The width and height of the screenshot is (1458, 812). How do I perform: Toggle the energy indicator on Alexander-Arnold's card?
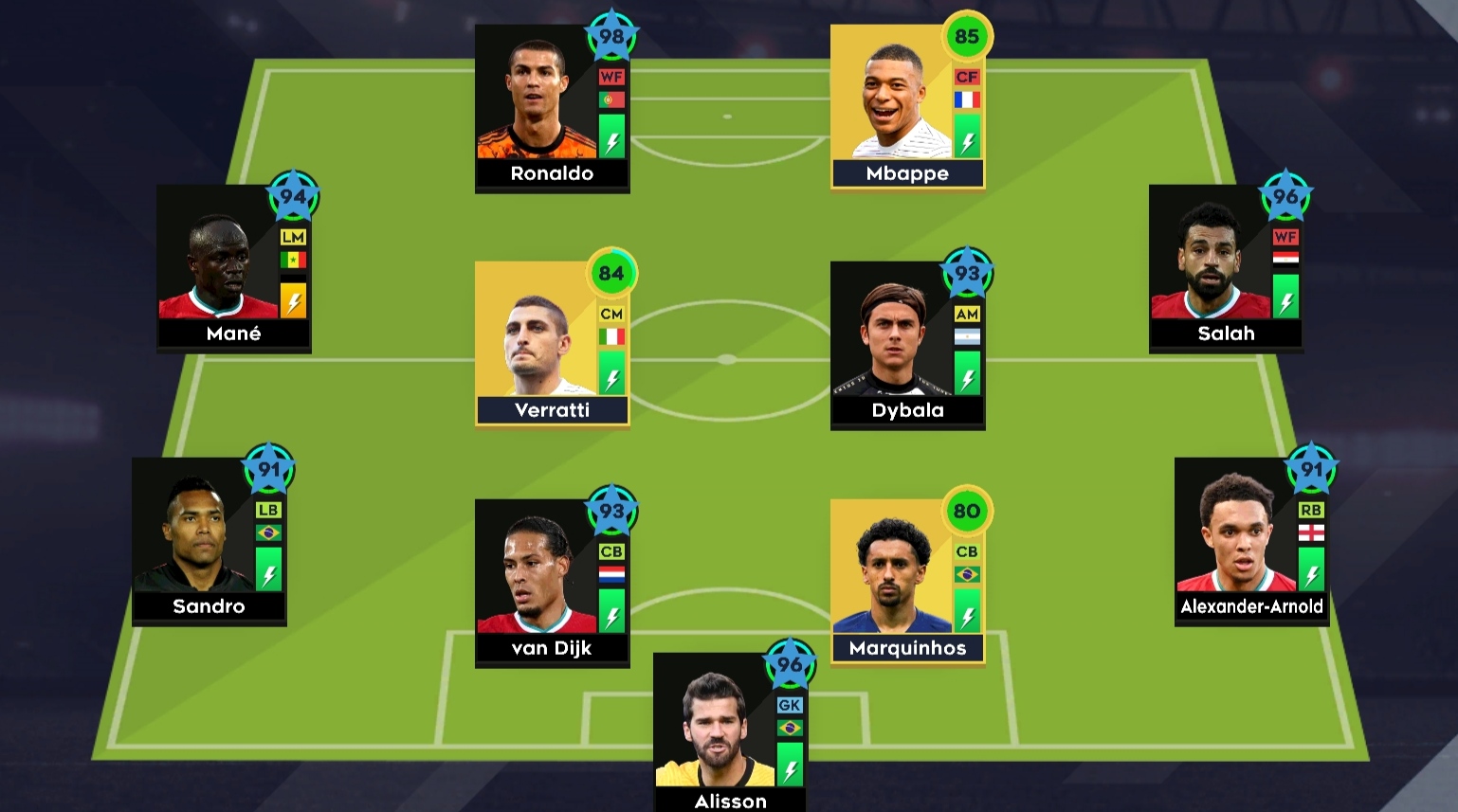coord(1312,576)
